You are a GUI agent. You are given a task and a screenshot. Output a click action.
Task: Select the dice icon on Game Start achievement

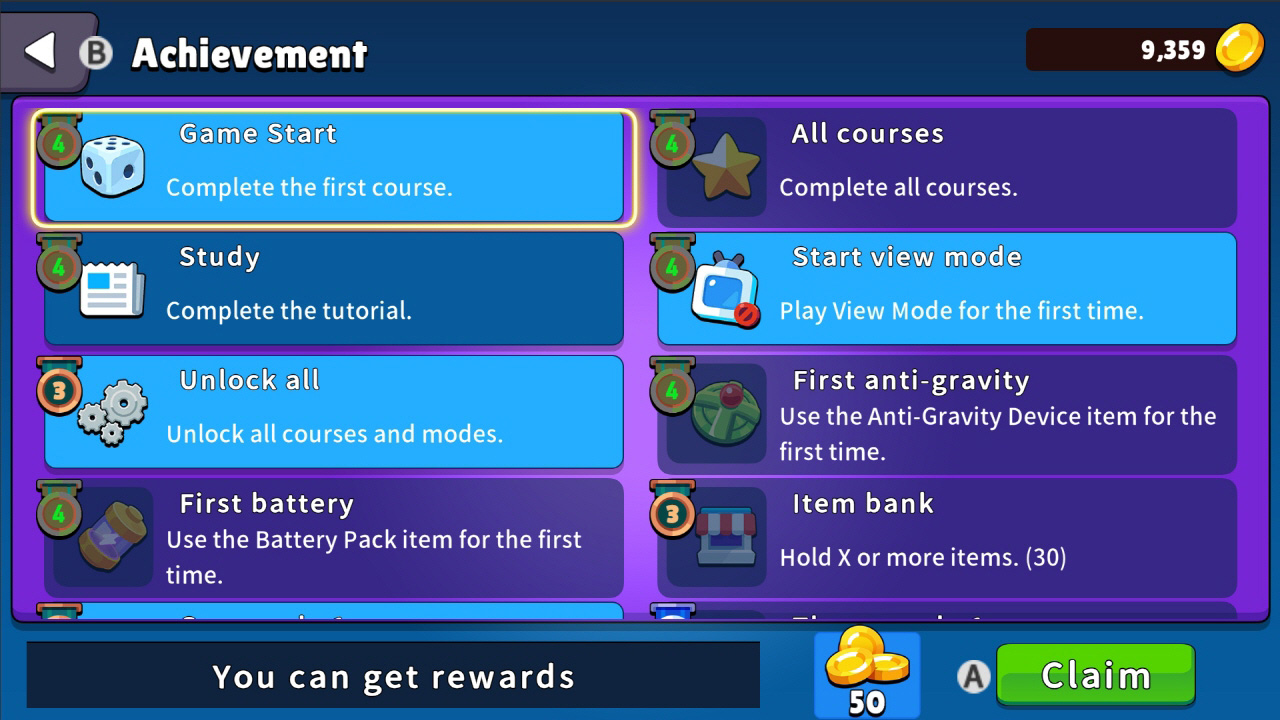[x=114, y=163]
